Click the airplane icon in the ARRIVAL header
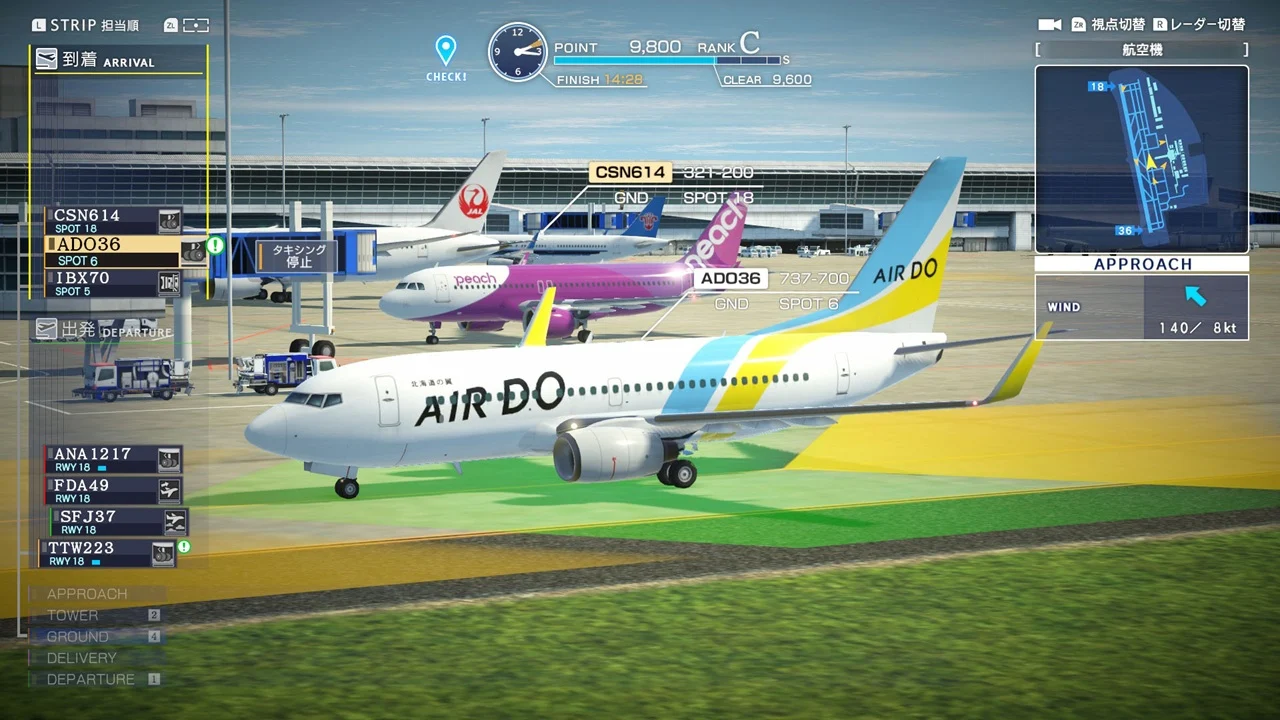This screenshot has height=720, width=1280. 47,60
